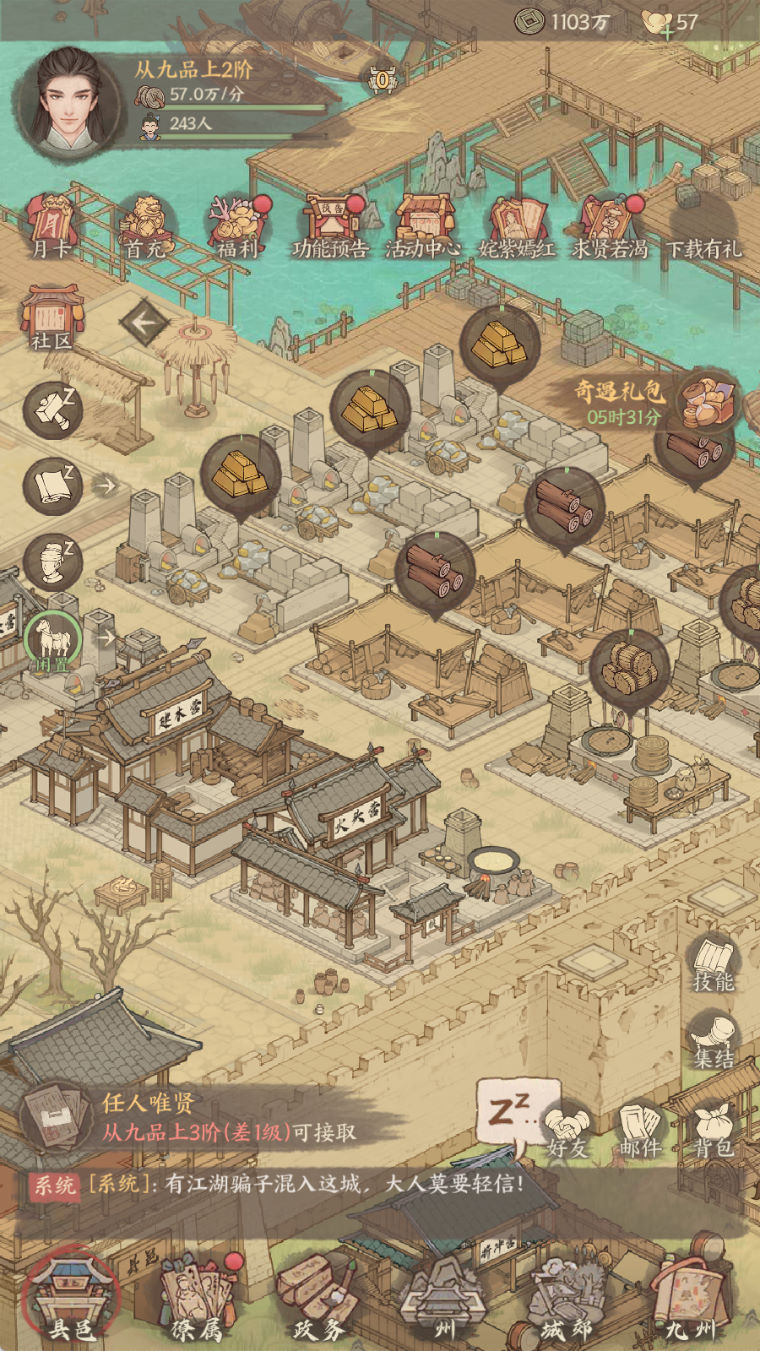
Task: Collapse the side panel with arrow button
Action: tap(144, 322)
